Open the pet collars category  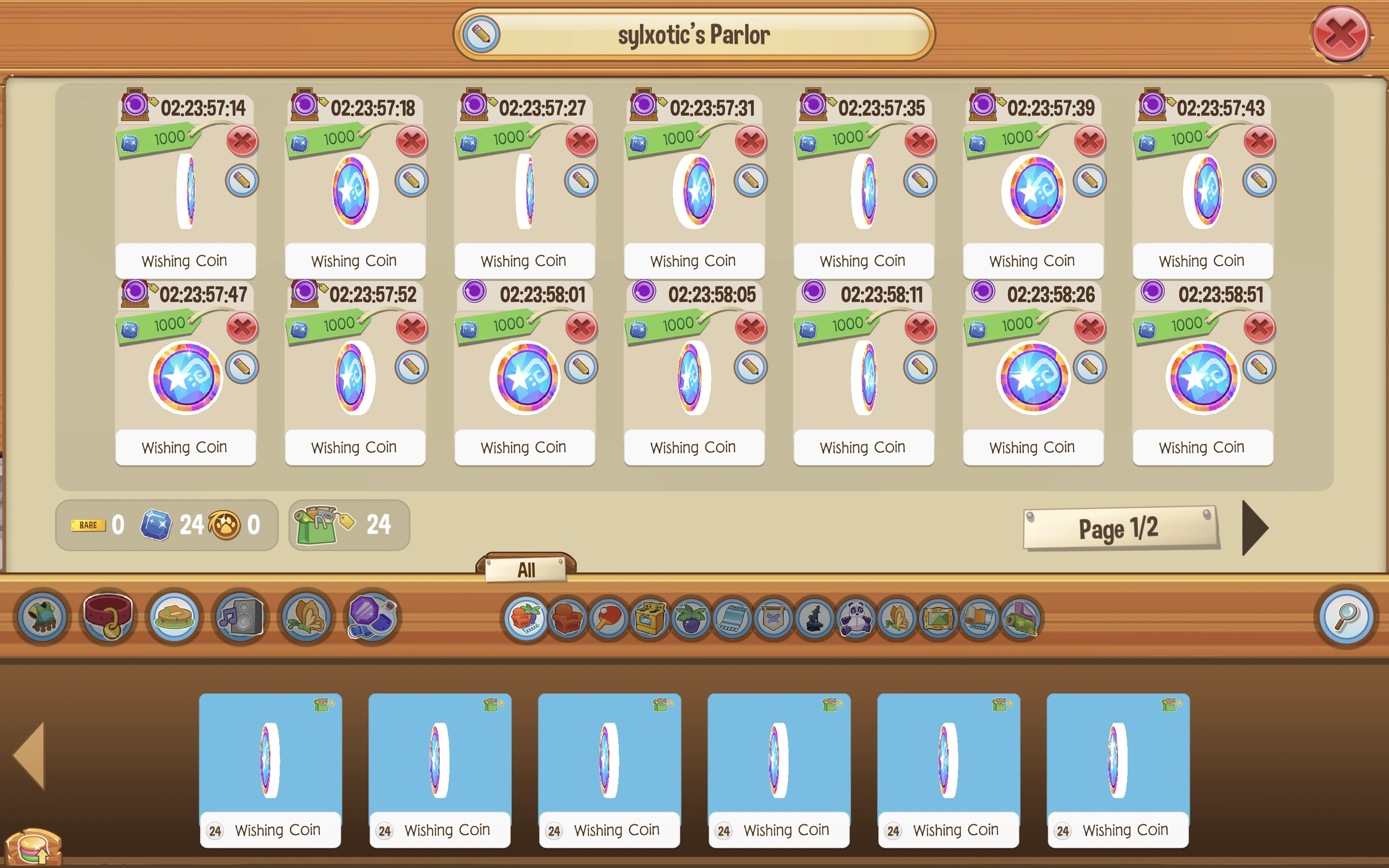point(108,618)
